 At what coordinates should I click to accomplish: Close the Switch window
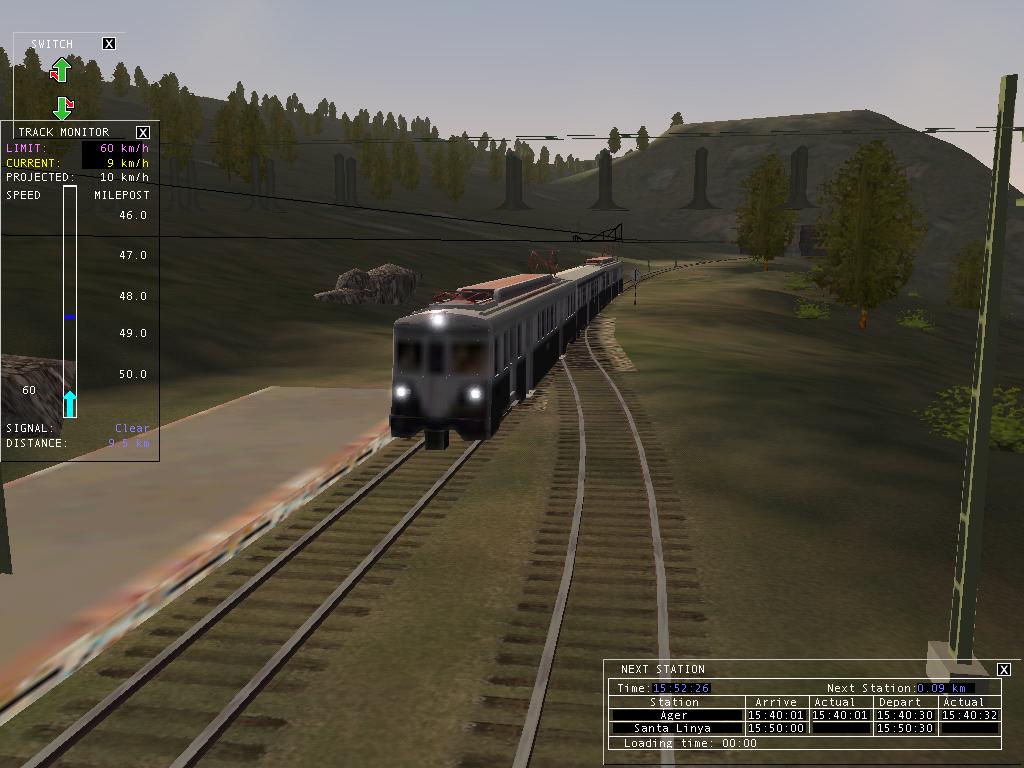(x=109, y=44)
